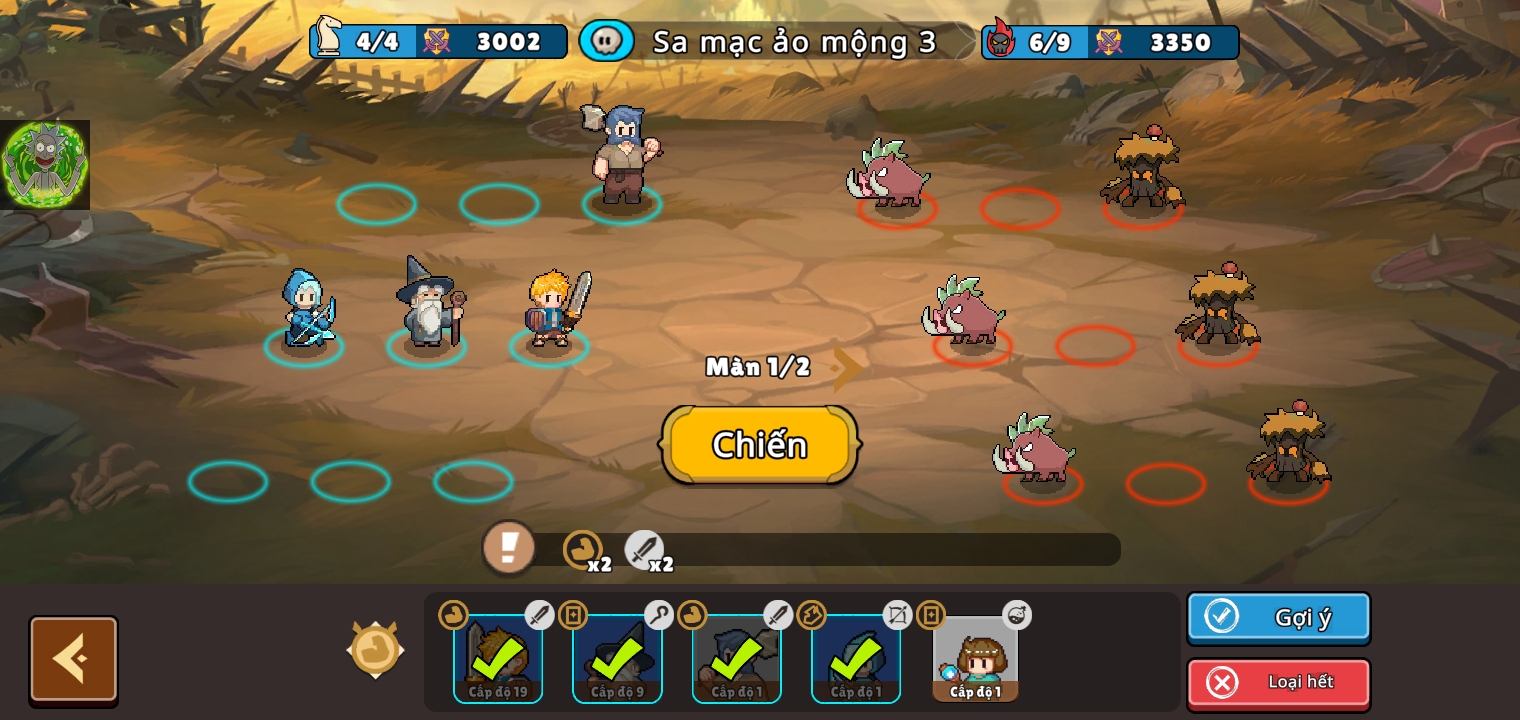This screenshot has width=1520, height=720.
Task: Start the battle with the Chiến button
Action: 759,445
